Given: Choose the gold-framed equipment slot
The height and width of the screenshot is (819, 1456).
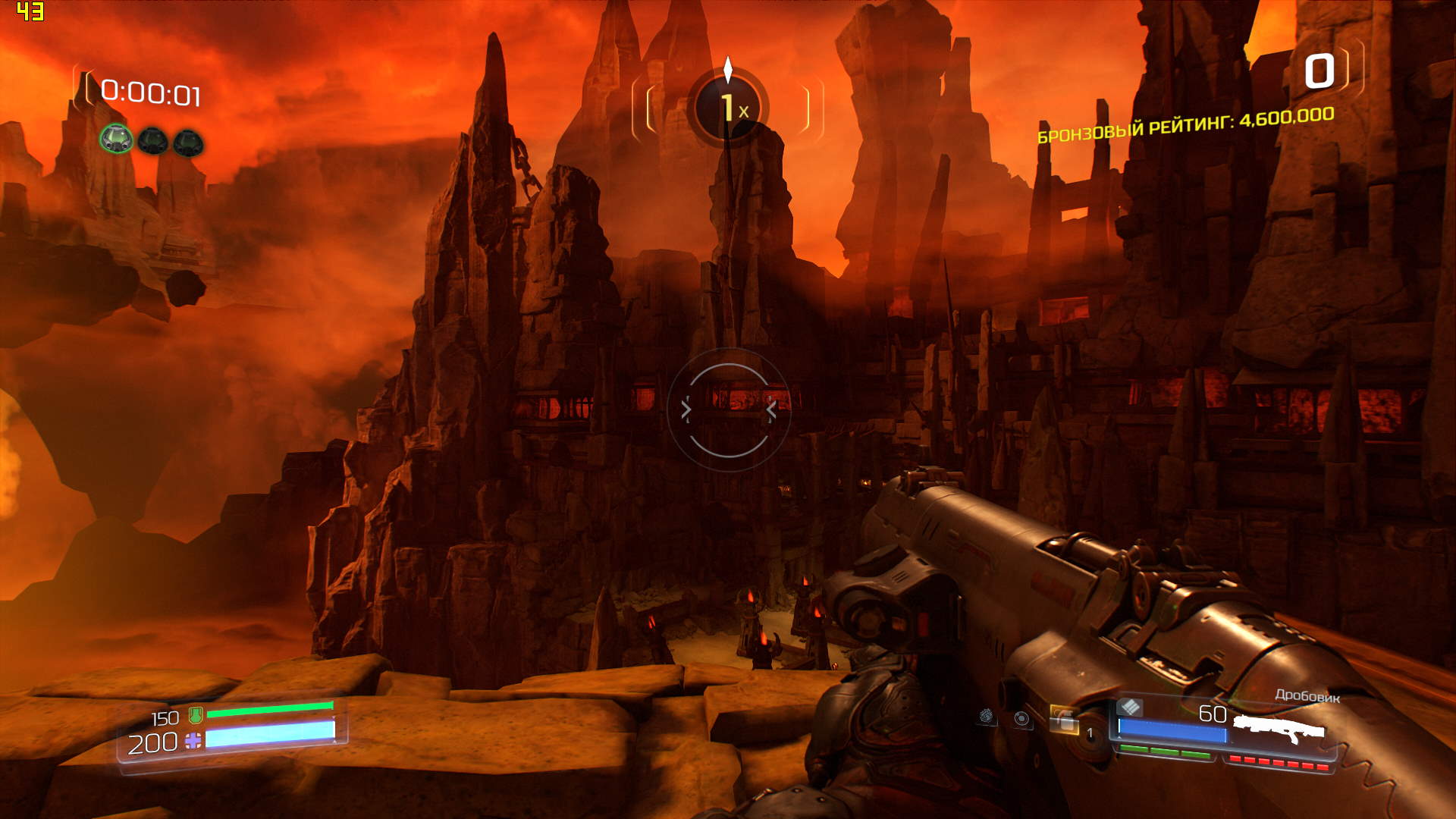Looking at the screenshot, I should point(1064,720).
